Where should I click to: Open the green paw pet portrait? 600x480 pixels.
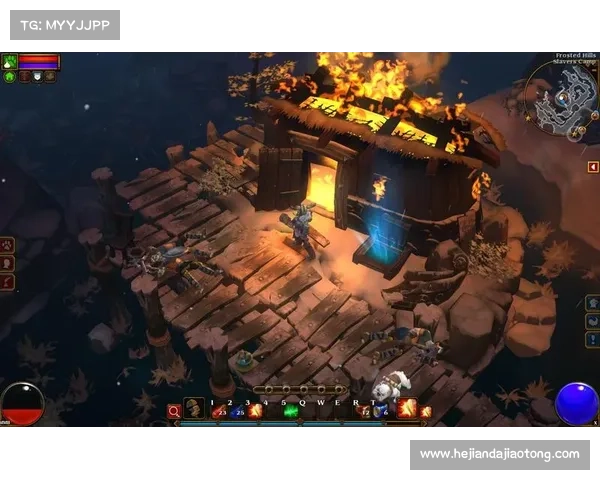tap(10, 61)
